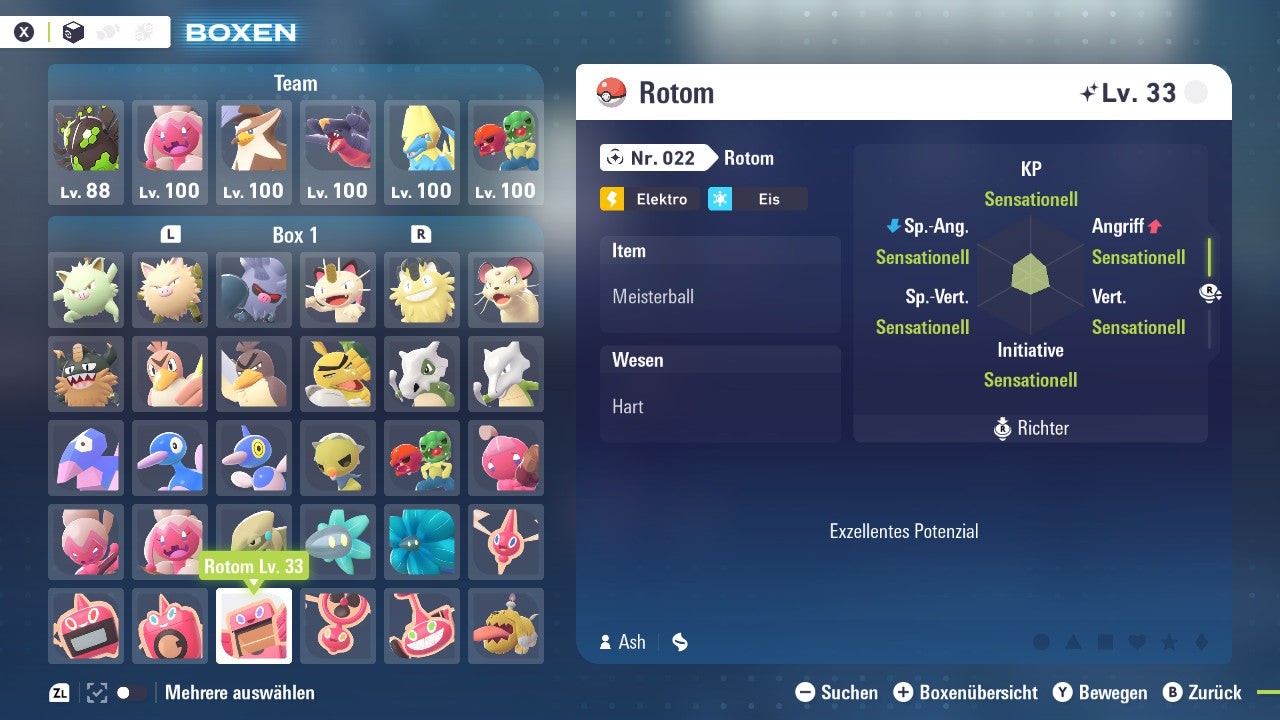Open the Boxenübersicht overview
Image resolution: width=1280 pixels, height=720 pixels.
click(966, 692)
